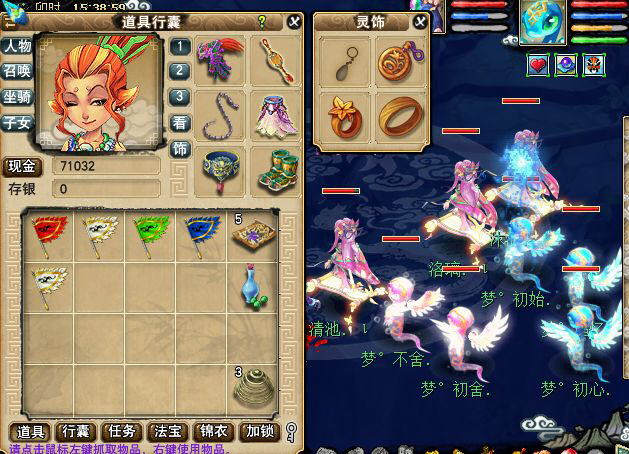This screenshot has height=454, width=629.
Task: Switch to the 法宝 treasure tab
Action: 165,431
